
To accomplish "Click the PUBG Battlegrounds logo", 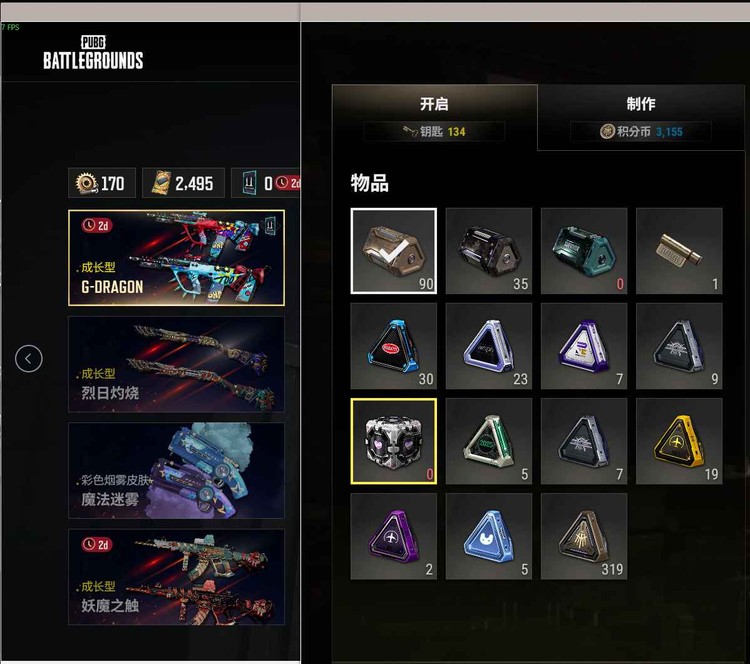I will (93, 52).
